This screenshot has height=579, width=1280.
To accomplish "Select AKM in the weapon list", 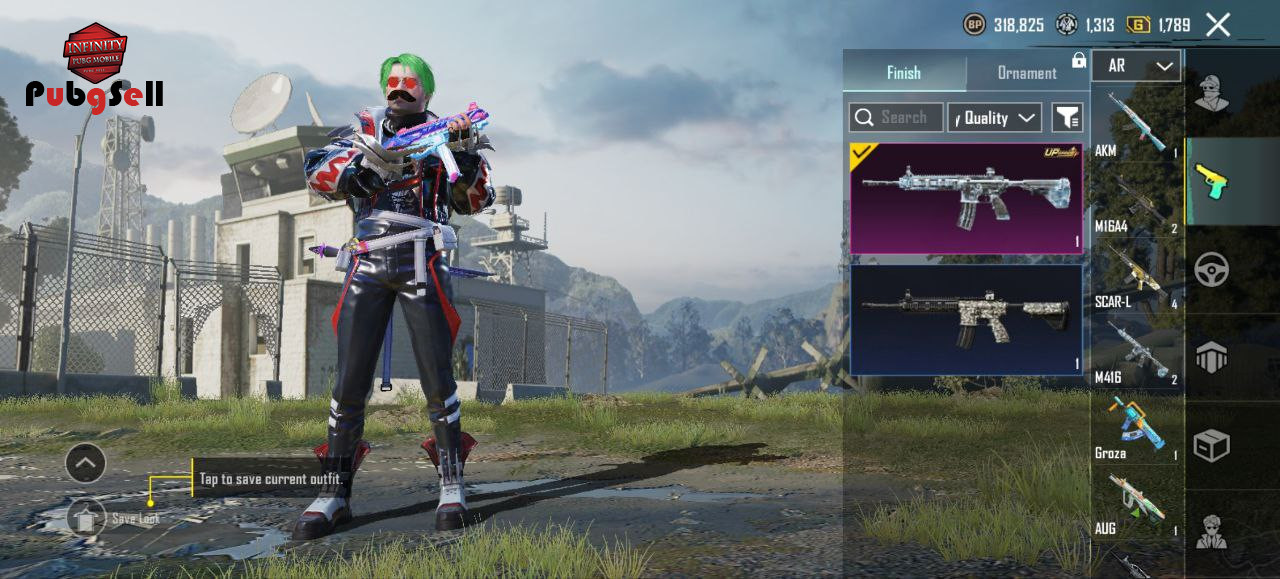I will [1136, 124].
